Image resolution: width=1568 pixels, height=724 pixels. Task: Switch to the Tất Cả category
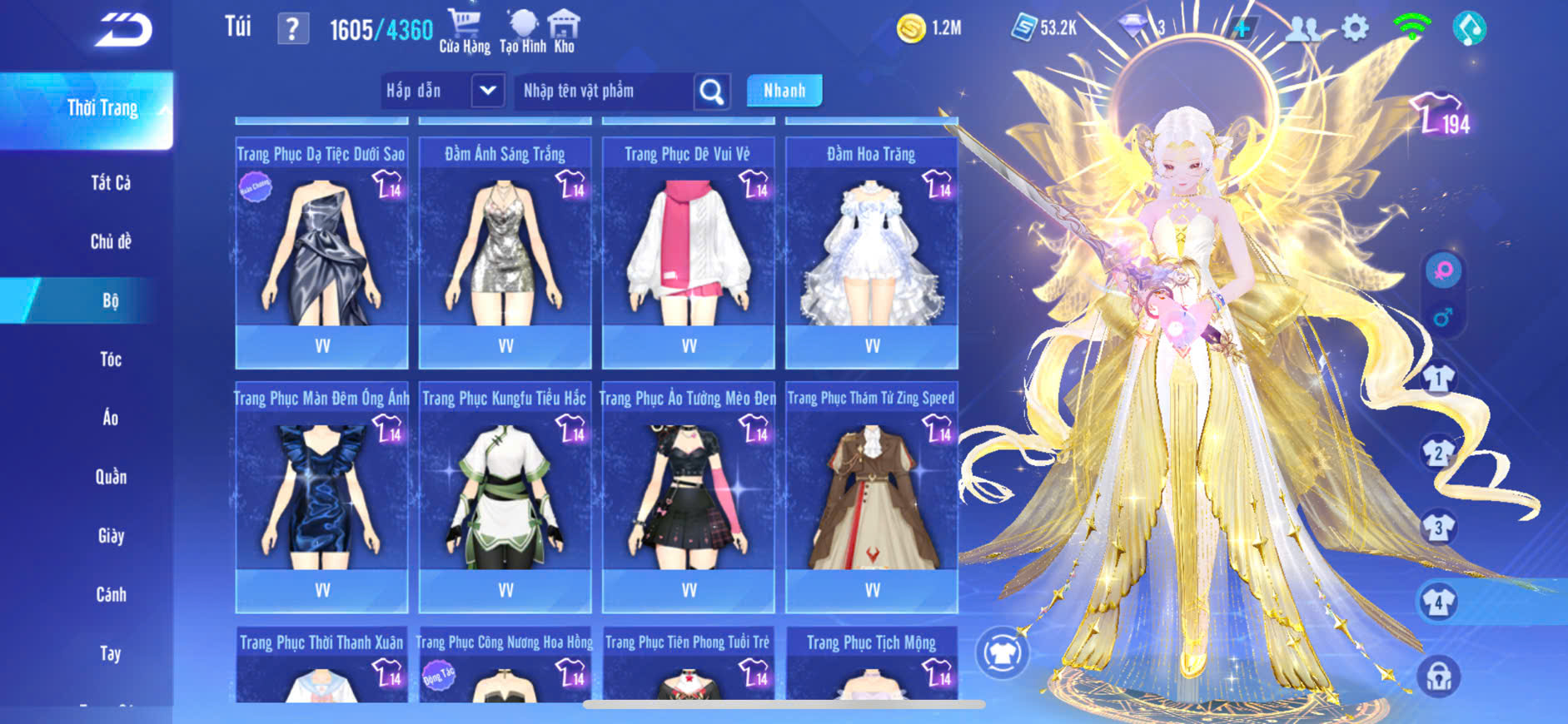[x=111, y=183]
